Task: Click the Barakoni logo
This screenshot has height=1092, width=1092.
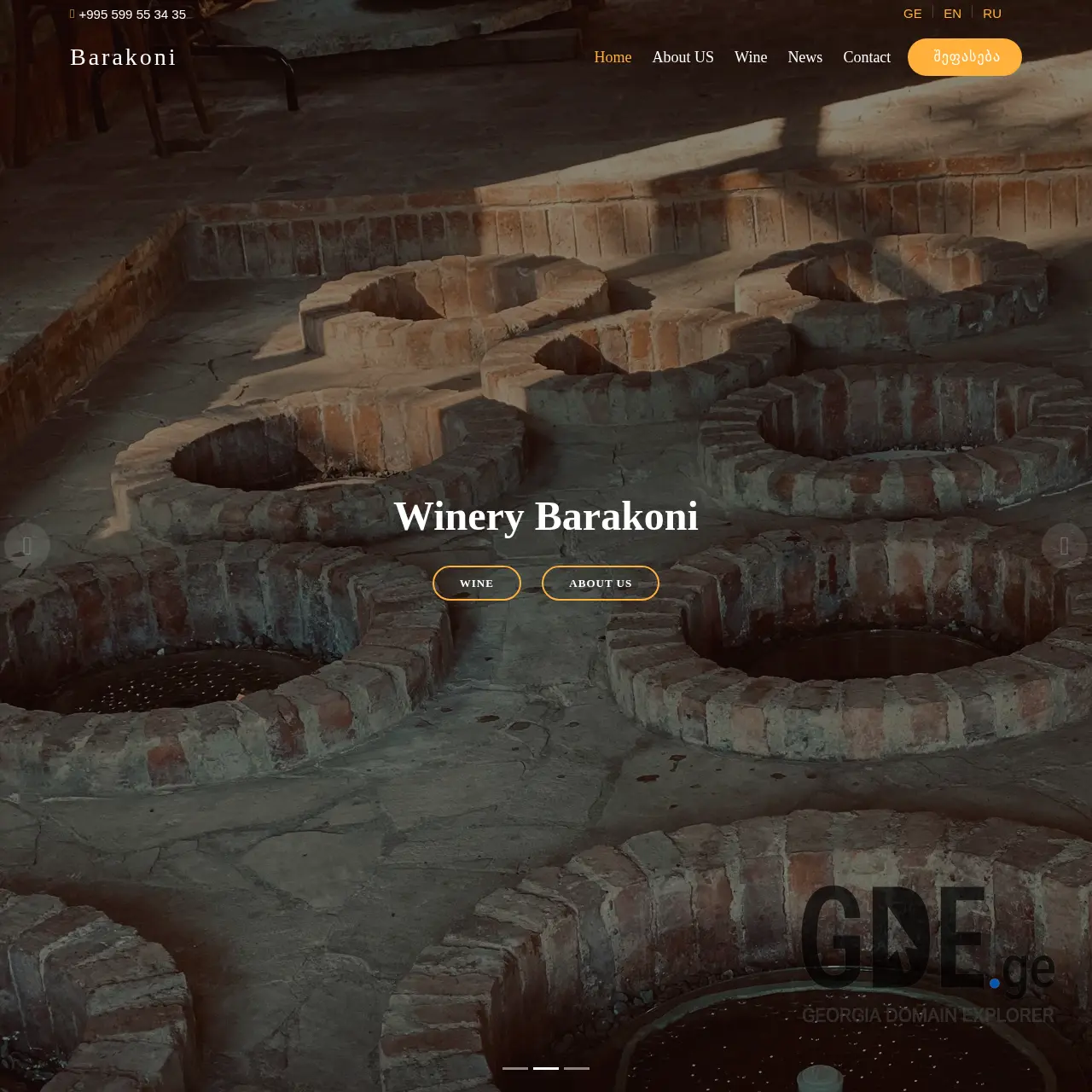Action: tap(123, 57)
